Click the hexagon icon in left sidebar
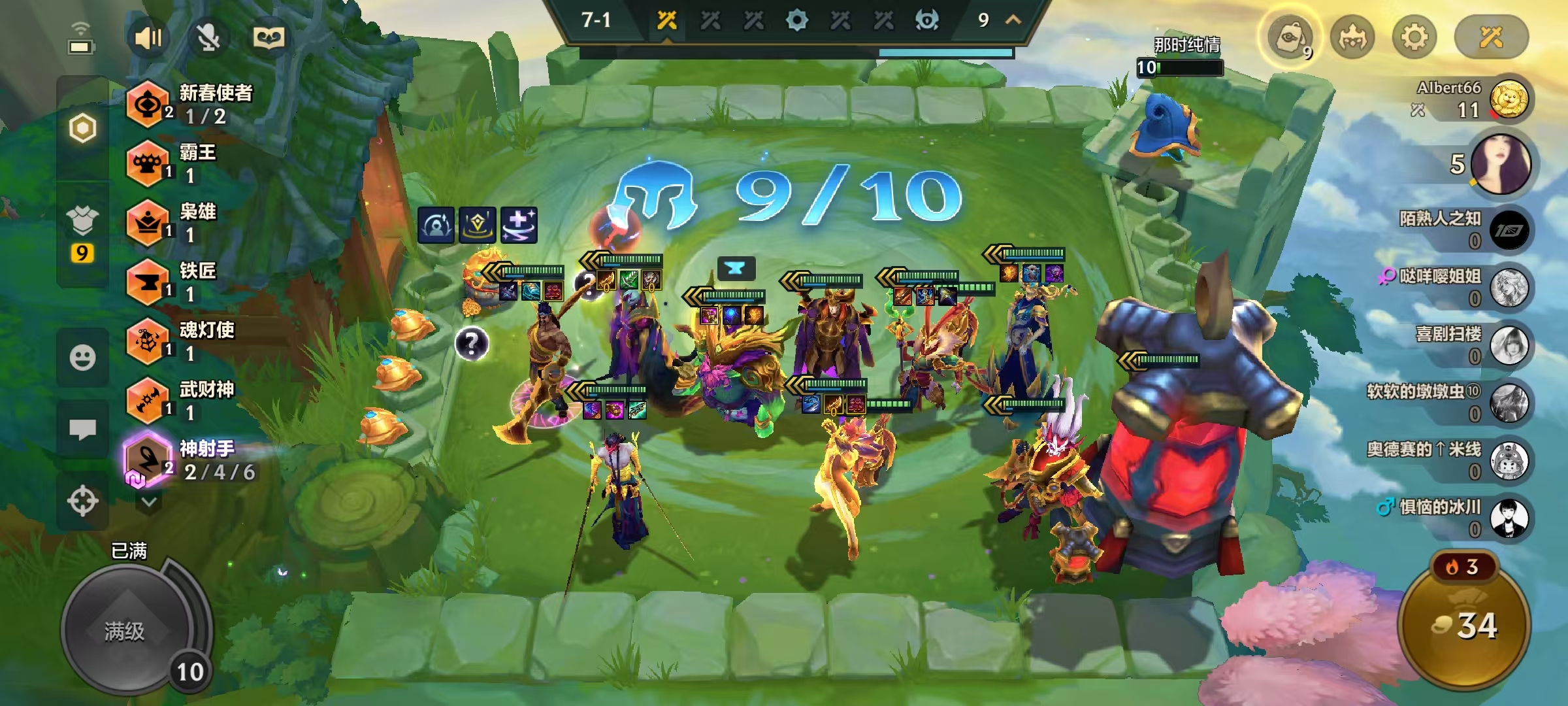Screen dimensions: 1568x706 (x=82, y=128)
